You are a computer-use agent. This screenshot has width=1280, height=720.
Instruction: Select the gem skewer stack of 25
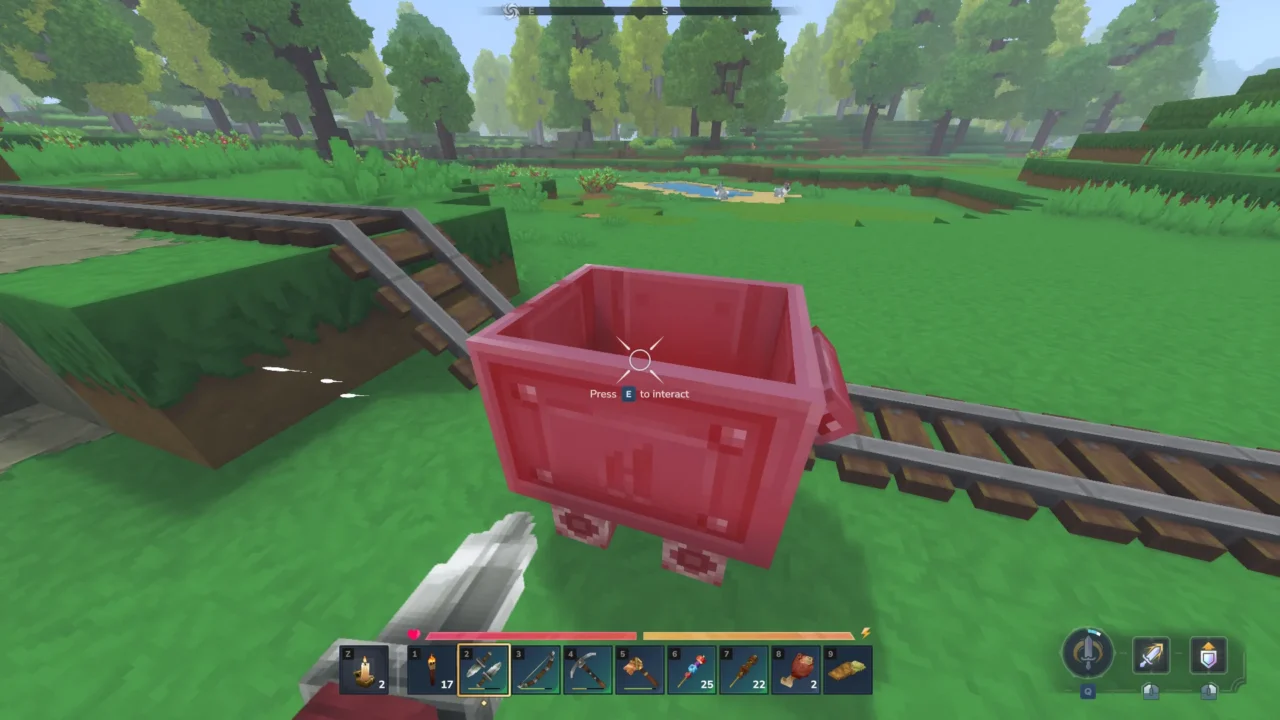click(692, 669)
